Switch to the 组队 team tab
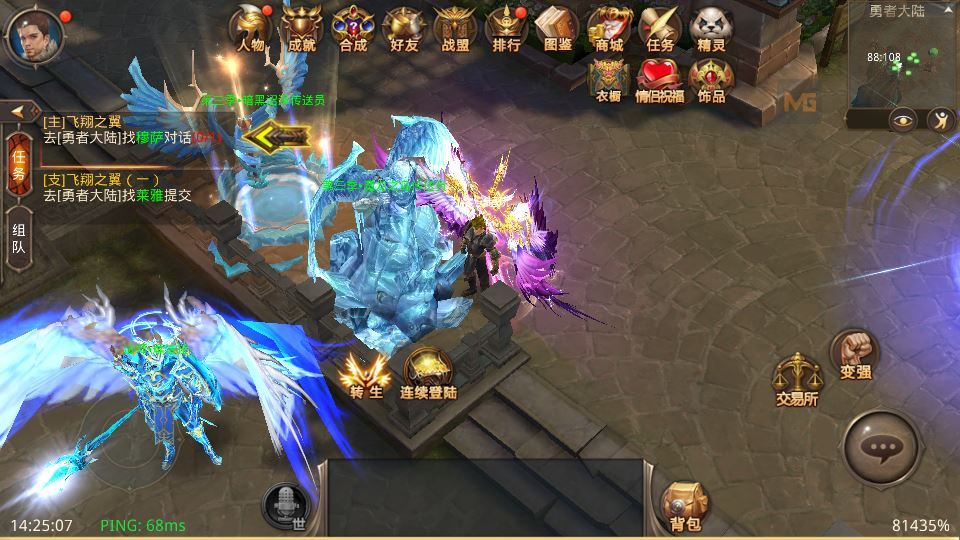The height and width of the screenshot is (540, 960). pos(19,246)
